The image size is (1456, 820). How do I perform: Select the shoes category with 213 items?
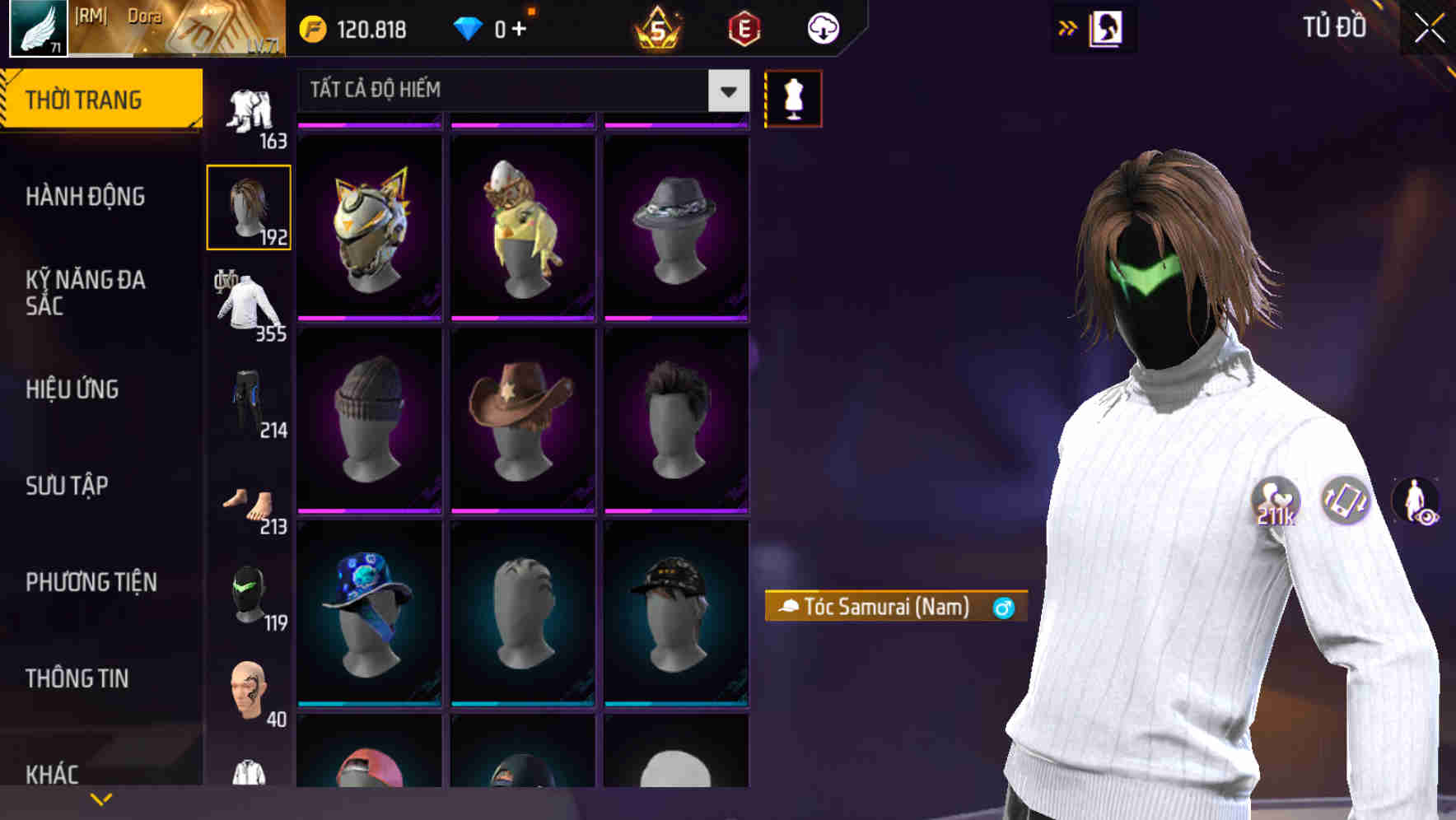pyautogui.click(x=249, y=502)
